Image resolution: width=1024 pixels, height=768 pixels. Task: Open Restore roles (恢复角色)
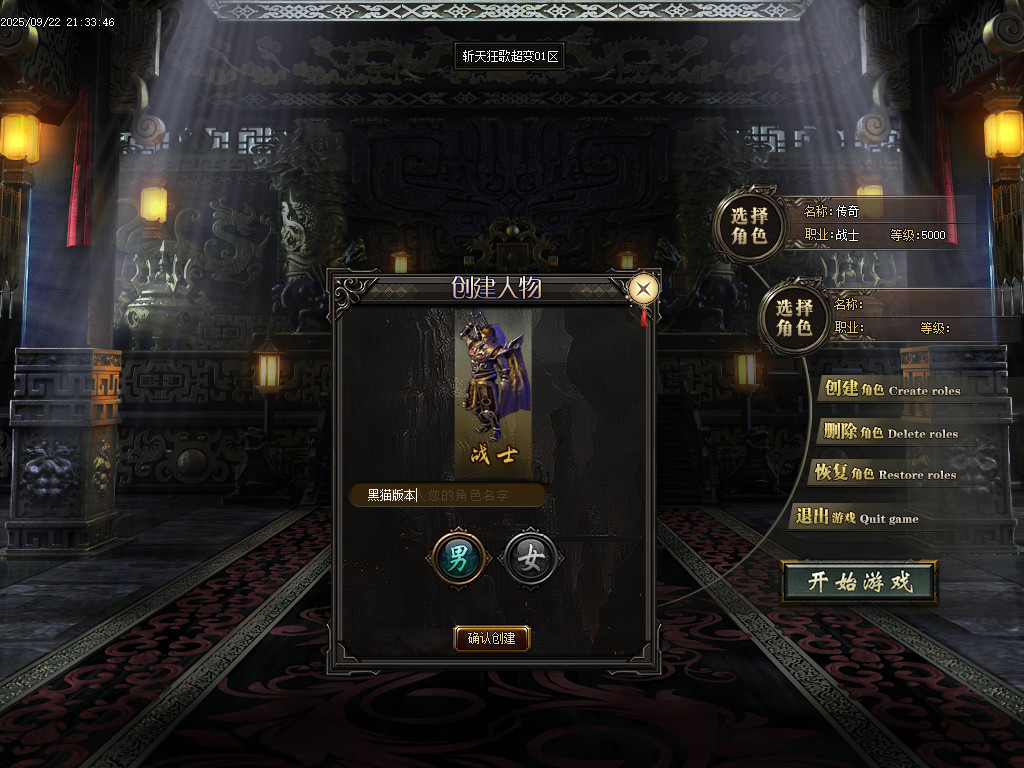pyautogui.click(x=885, y=473)
